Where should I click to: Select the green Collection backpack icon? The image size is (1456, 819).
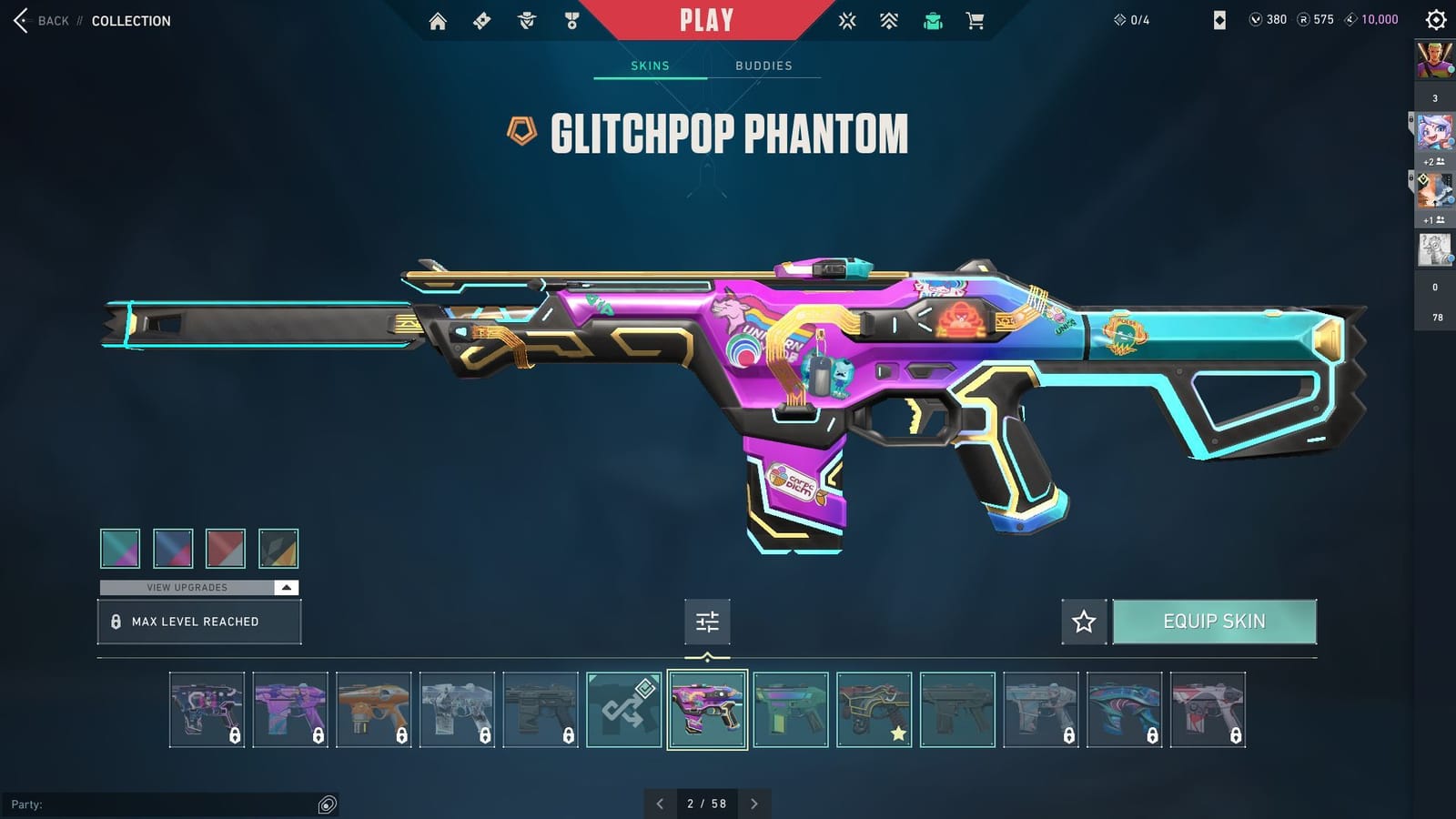[933, 20]
